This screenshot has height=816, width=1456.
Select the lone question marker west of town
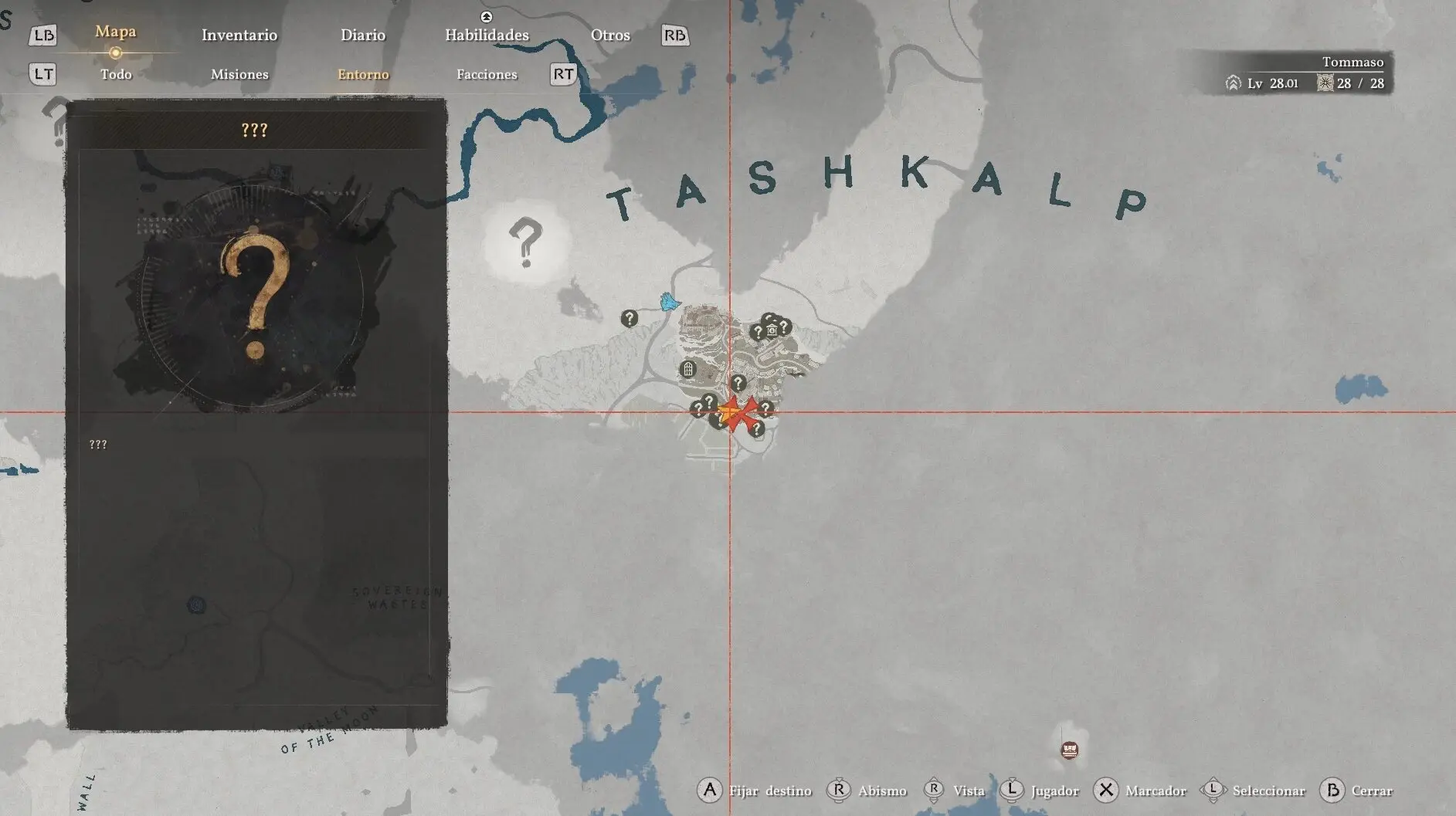[x=630, y=317]
